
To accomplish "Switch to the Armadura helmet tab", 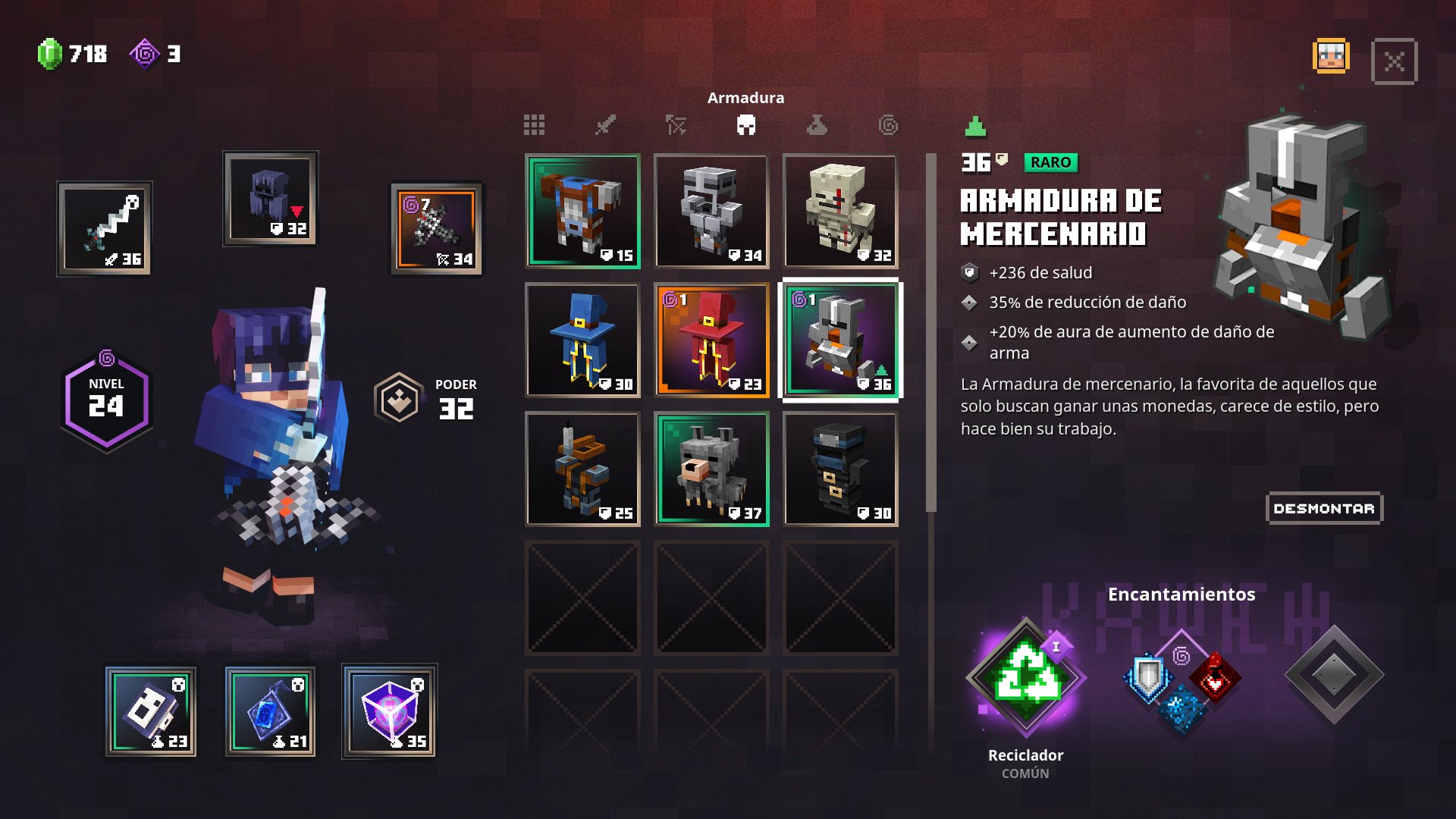I will (x=747, y=125).
